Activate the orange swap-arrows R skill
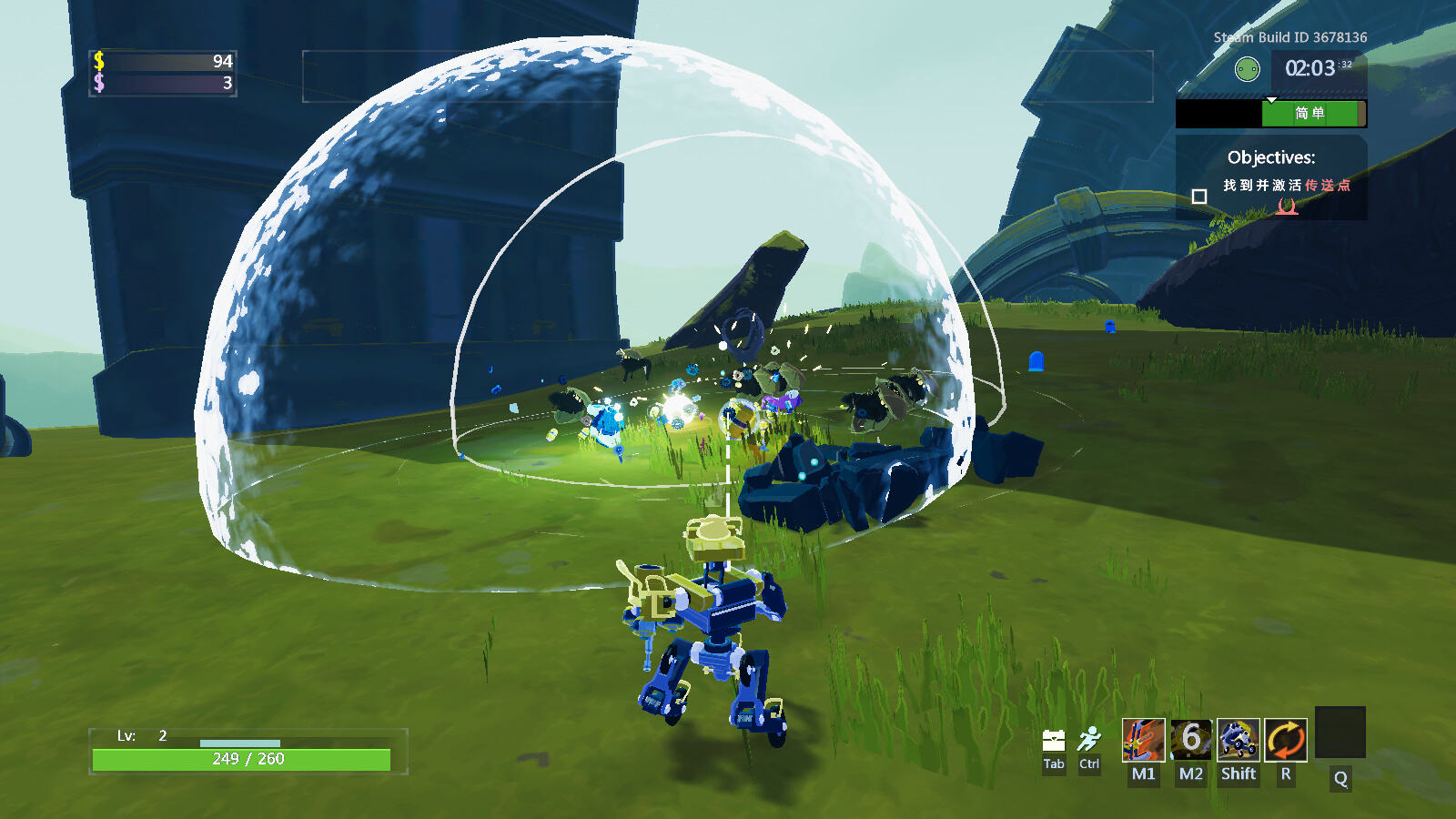The image size is (1456, 819). click(1286, 740)
